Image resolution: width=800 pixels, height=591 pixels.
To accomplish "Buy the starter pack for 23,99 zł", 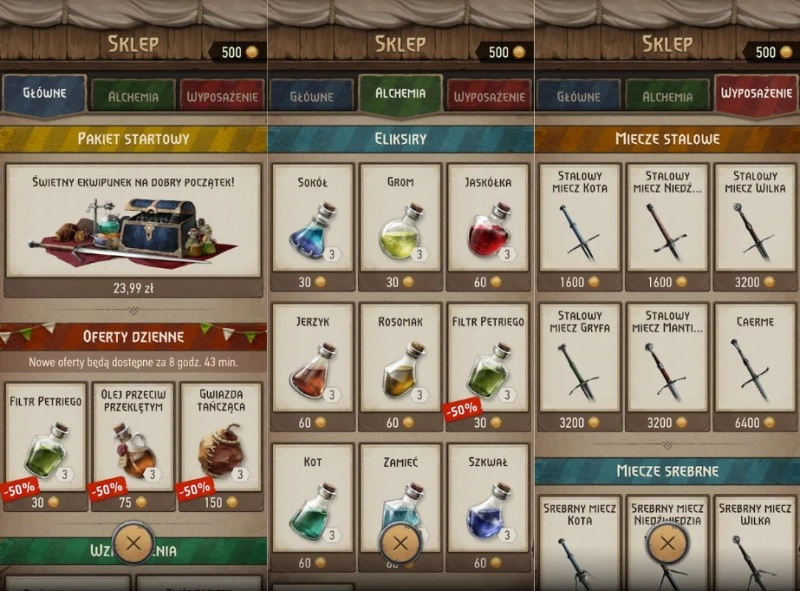I will point(133,230).
